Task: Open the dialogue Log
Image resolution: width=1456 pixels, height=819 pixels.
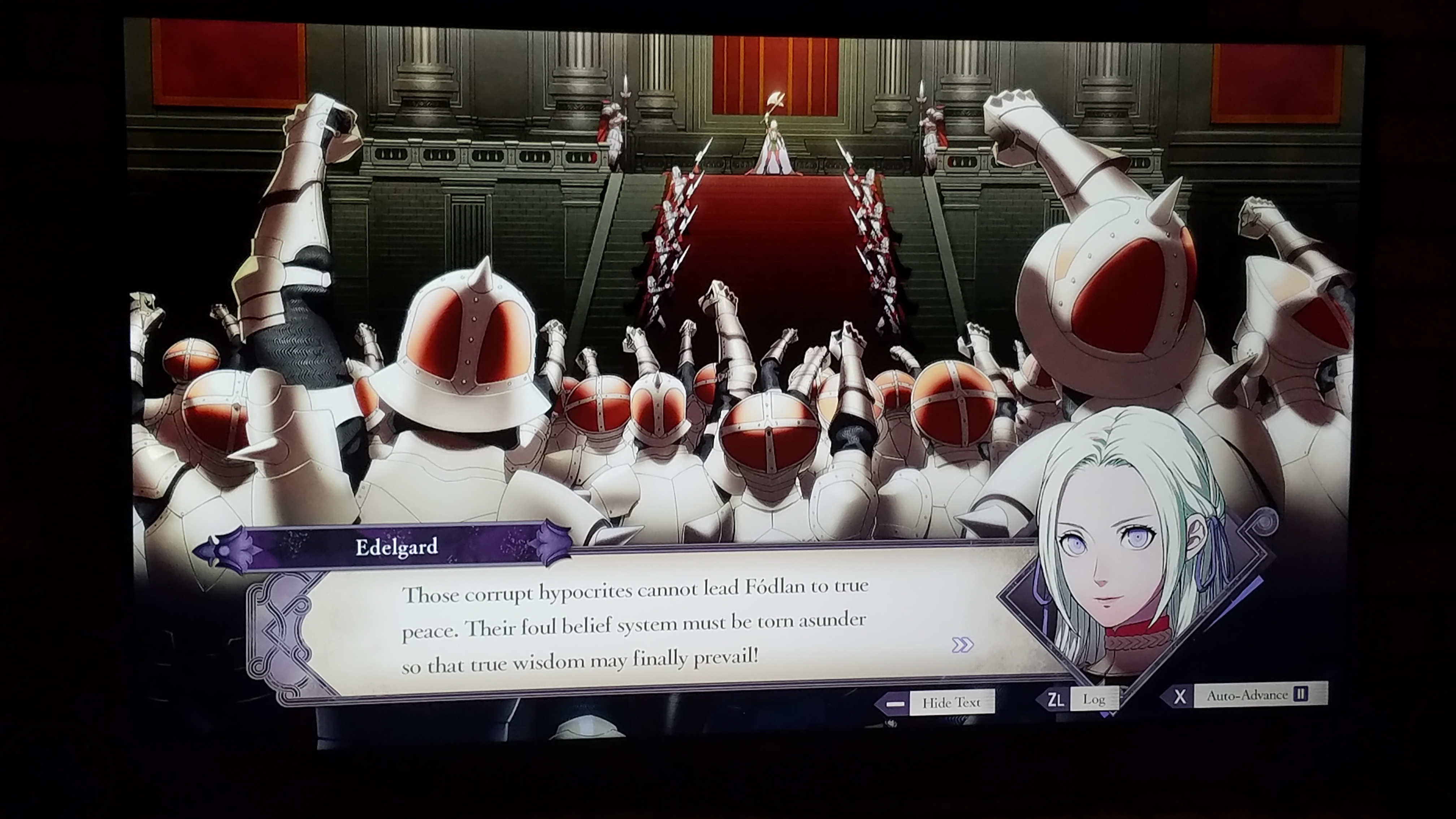Action: 1093,699
